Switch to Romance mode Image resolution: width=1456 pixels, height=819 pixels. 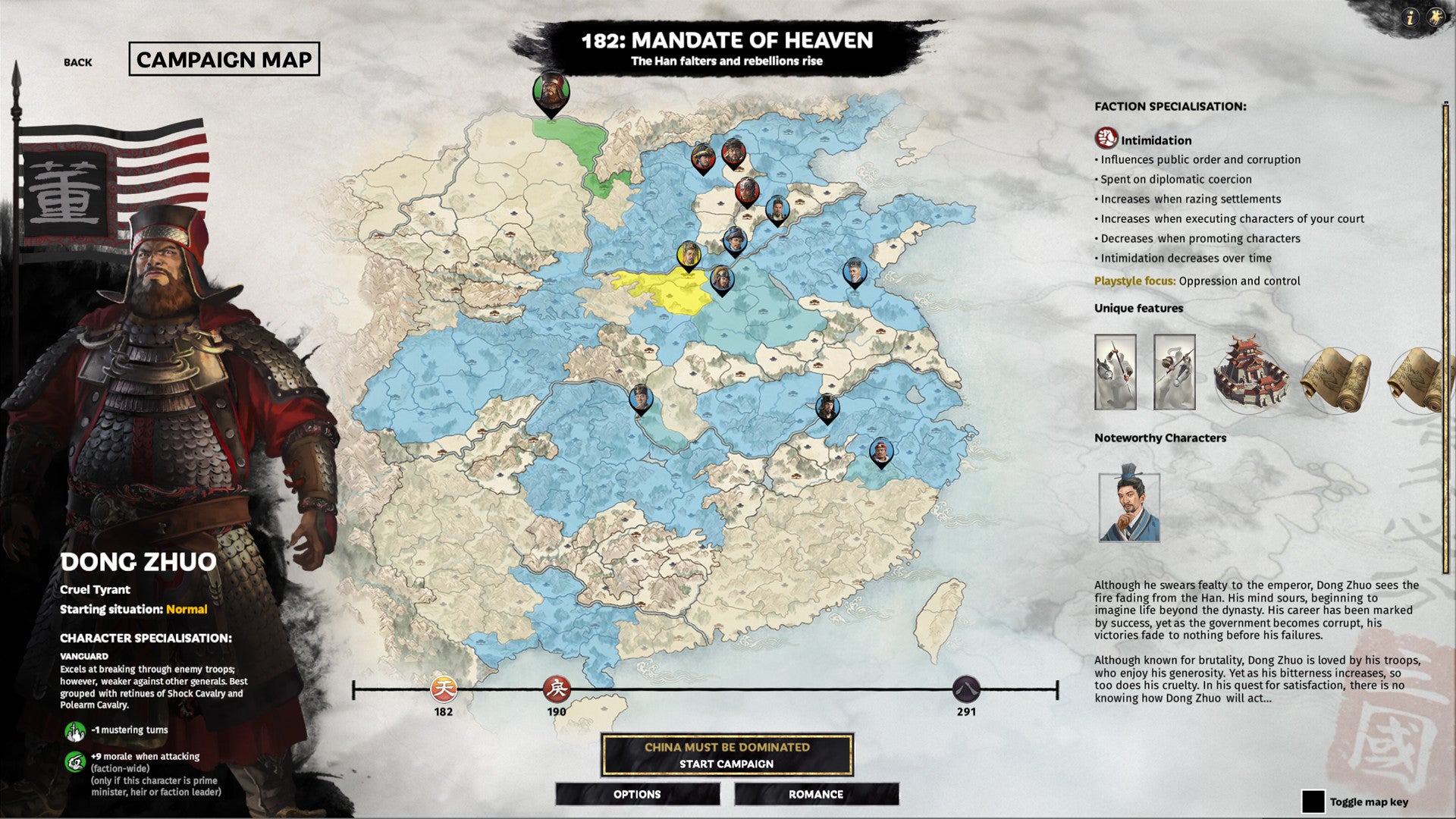pyautogui.click(x=816, y=794)
